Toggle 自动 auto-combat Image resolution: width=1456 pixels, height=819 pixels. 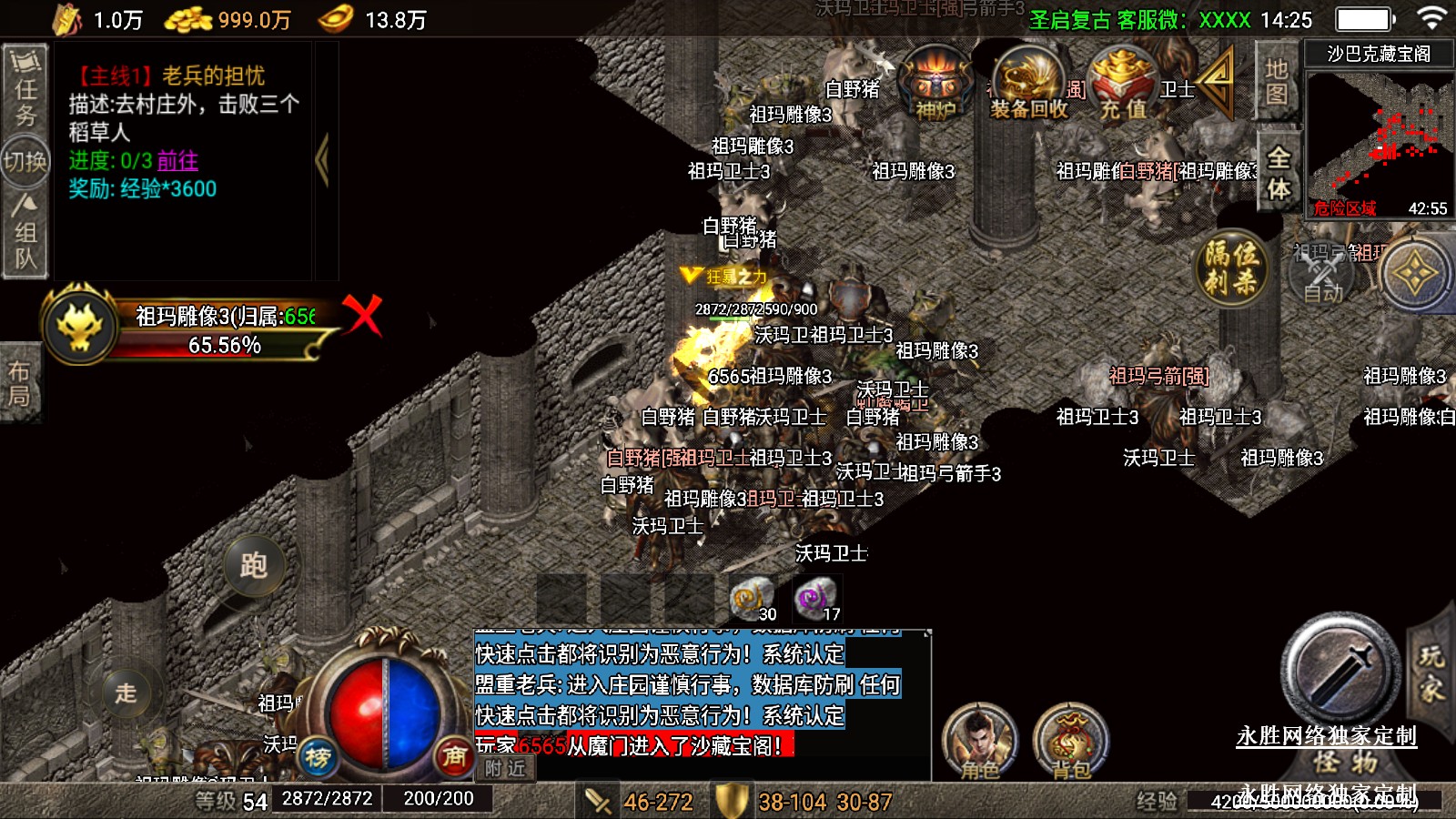(x=1321, y=271)
